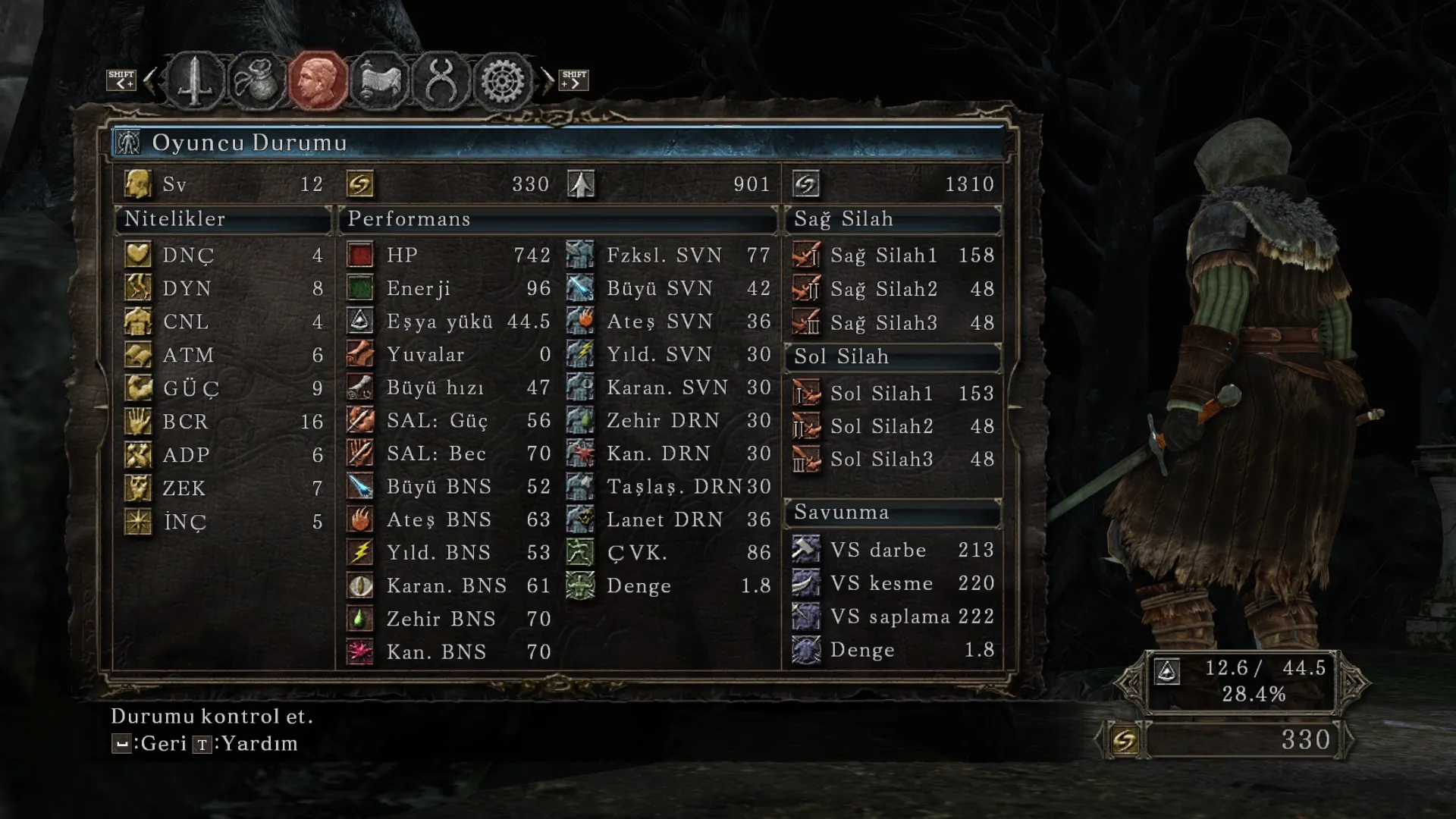Select the Sv level row

pos(224,184)
